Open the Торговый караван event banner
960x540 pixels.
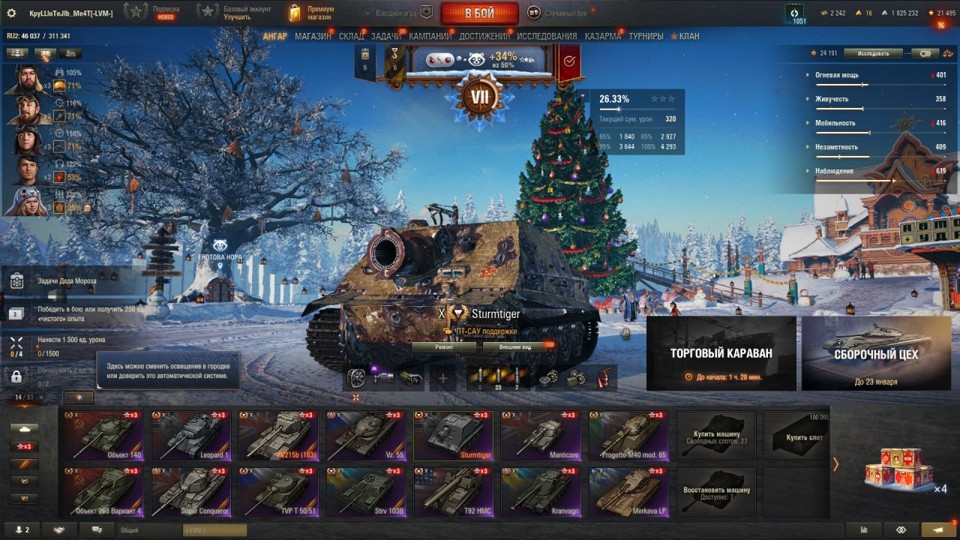721,353
